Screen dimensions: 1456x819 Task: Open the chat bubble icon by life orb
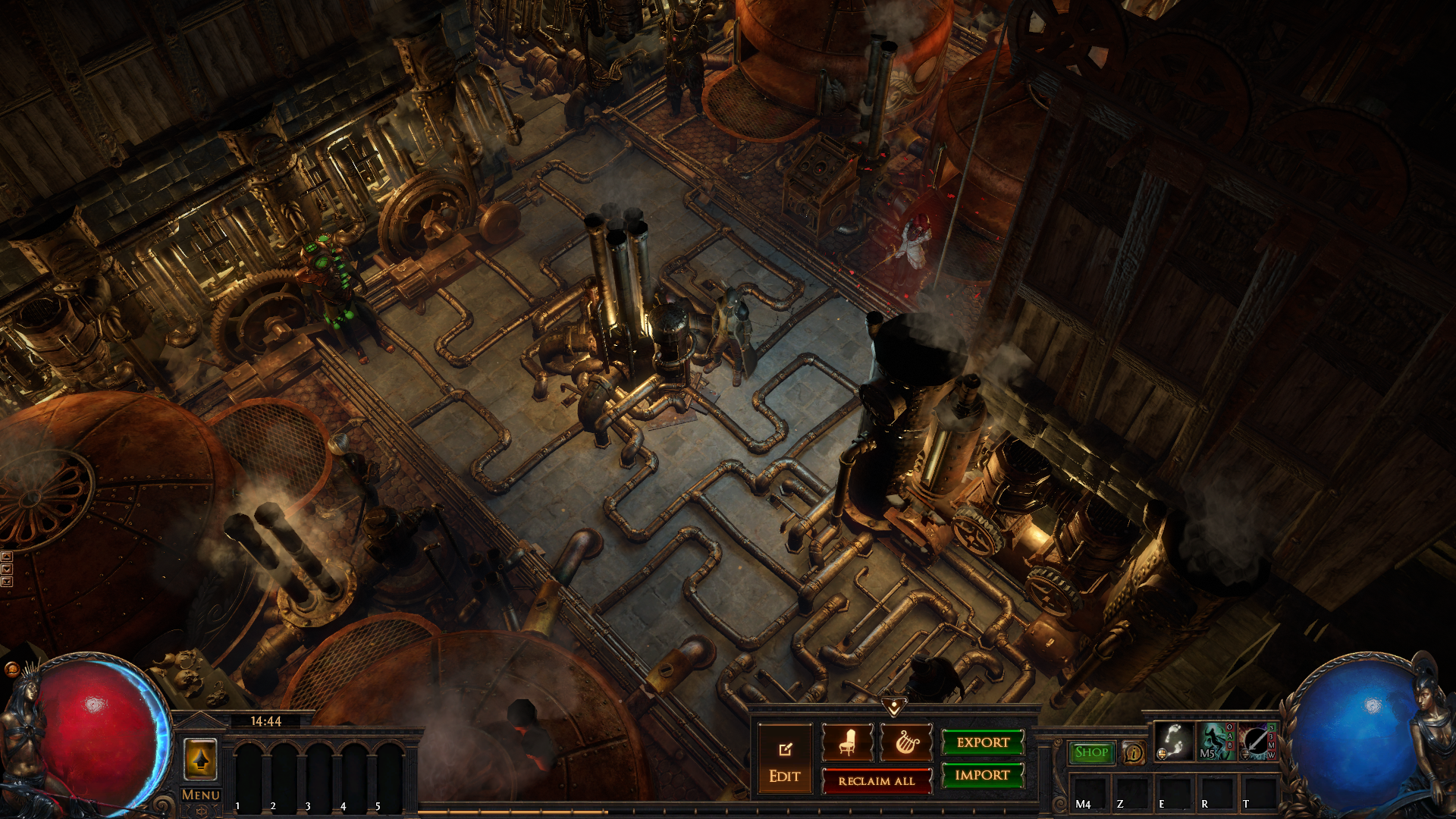pos(11,669)
